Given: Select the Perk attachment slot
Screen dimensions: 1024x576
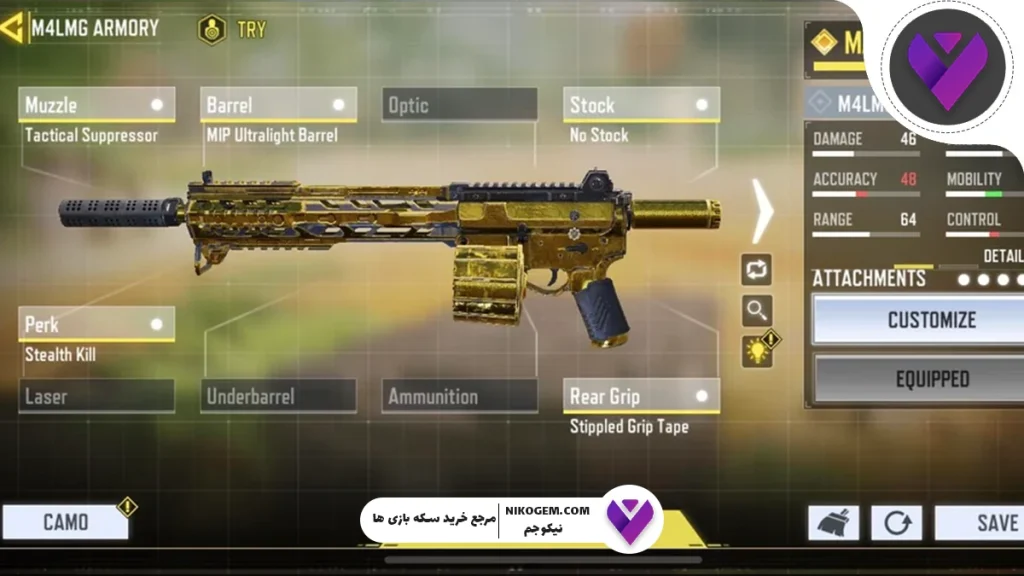Looking at the screenshot, I should pos(96,324).
